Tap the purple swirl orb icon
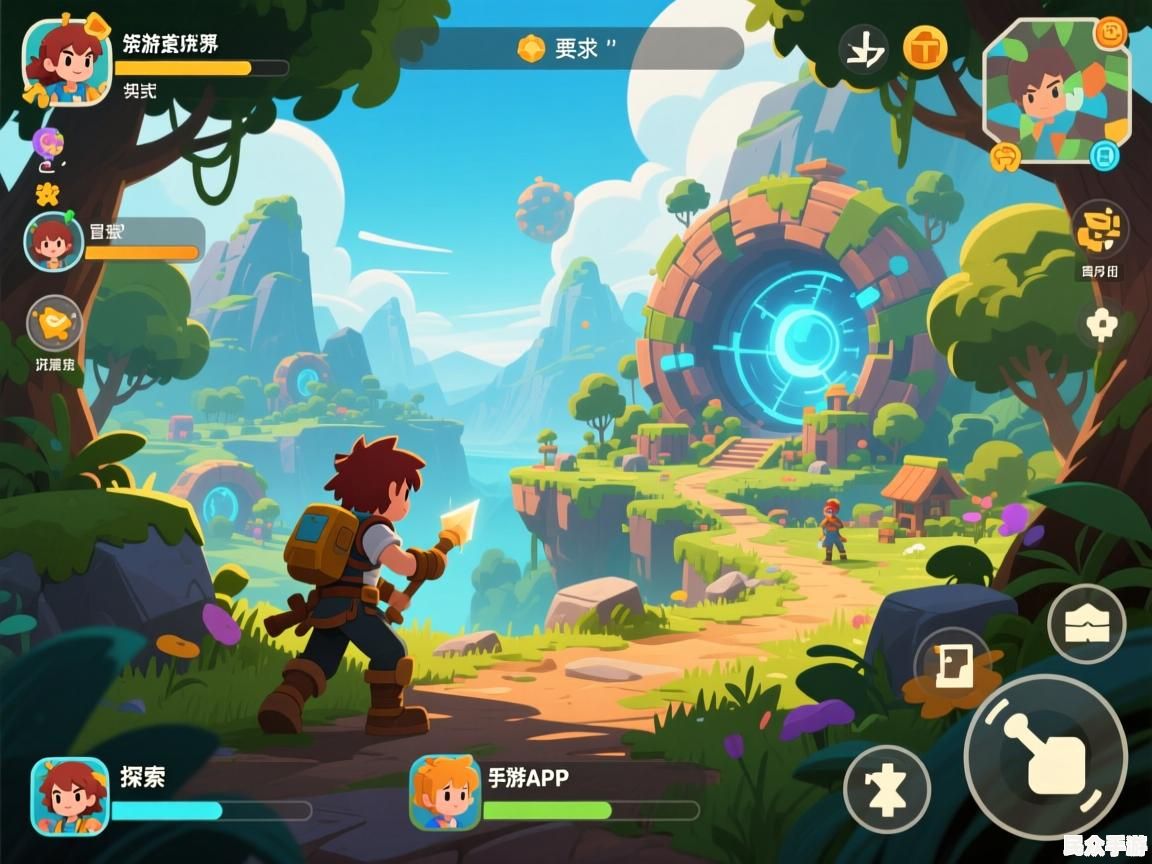The width and height of the screenshot is (1152, 864). tap(47, 144)
